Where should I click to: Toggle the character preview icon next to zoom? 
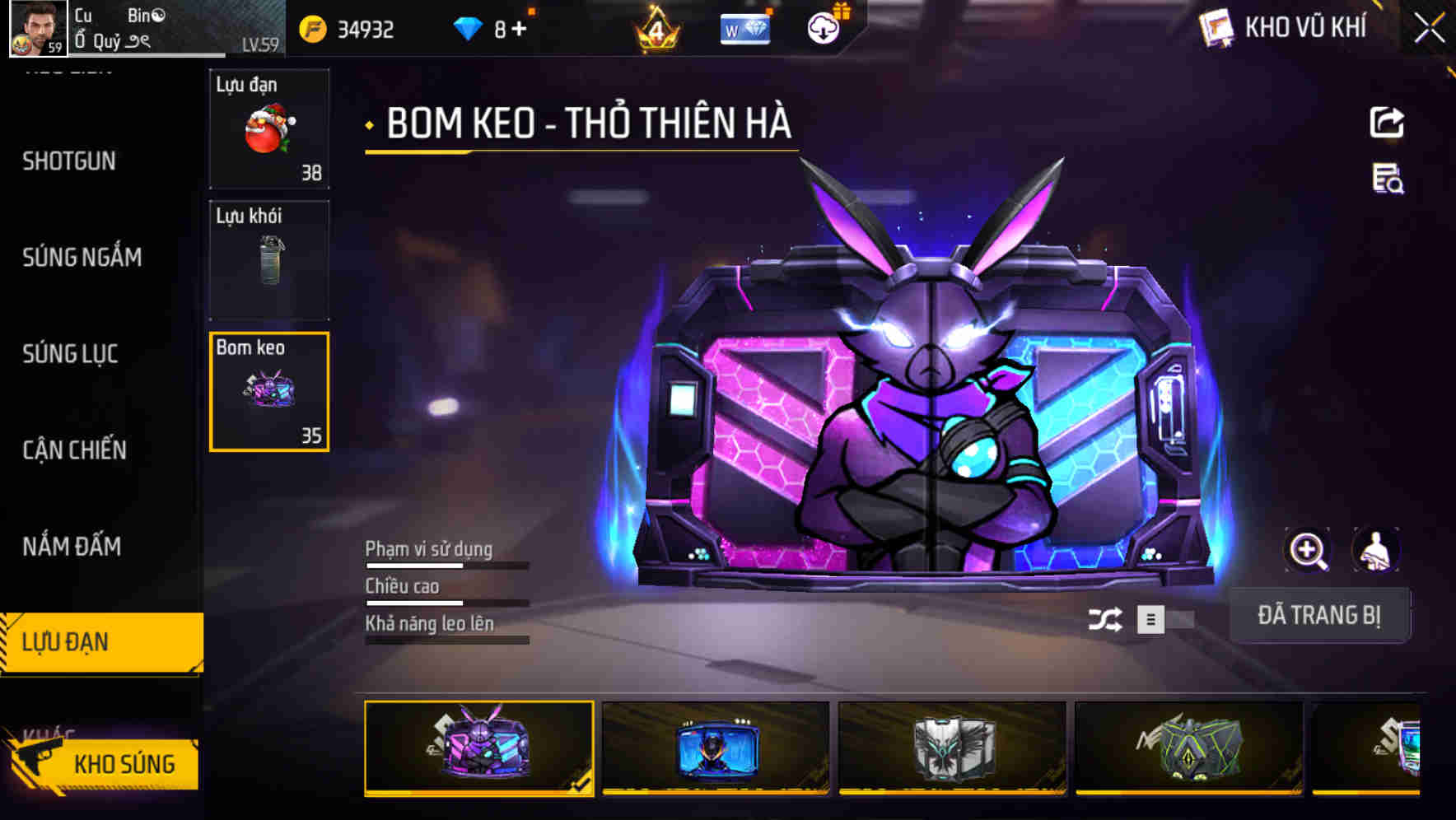pyautogui.click(x=1374, y=550)
